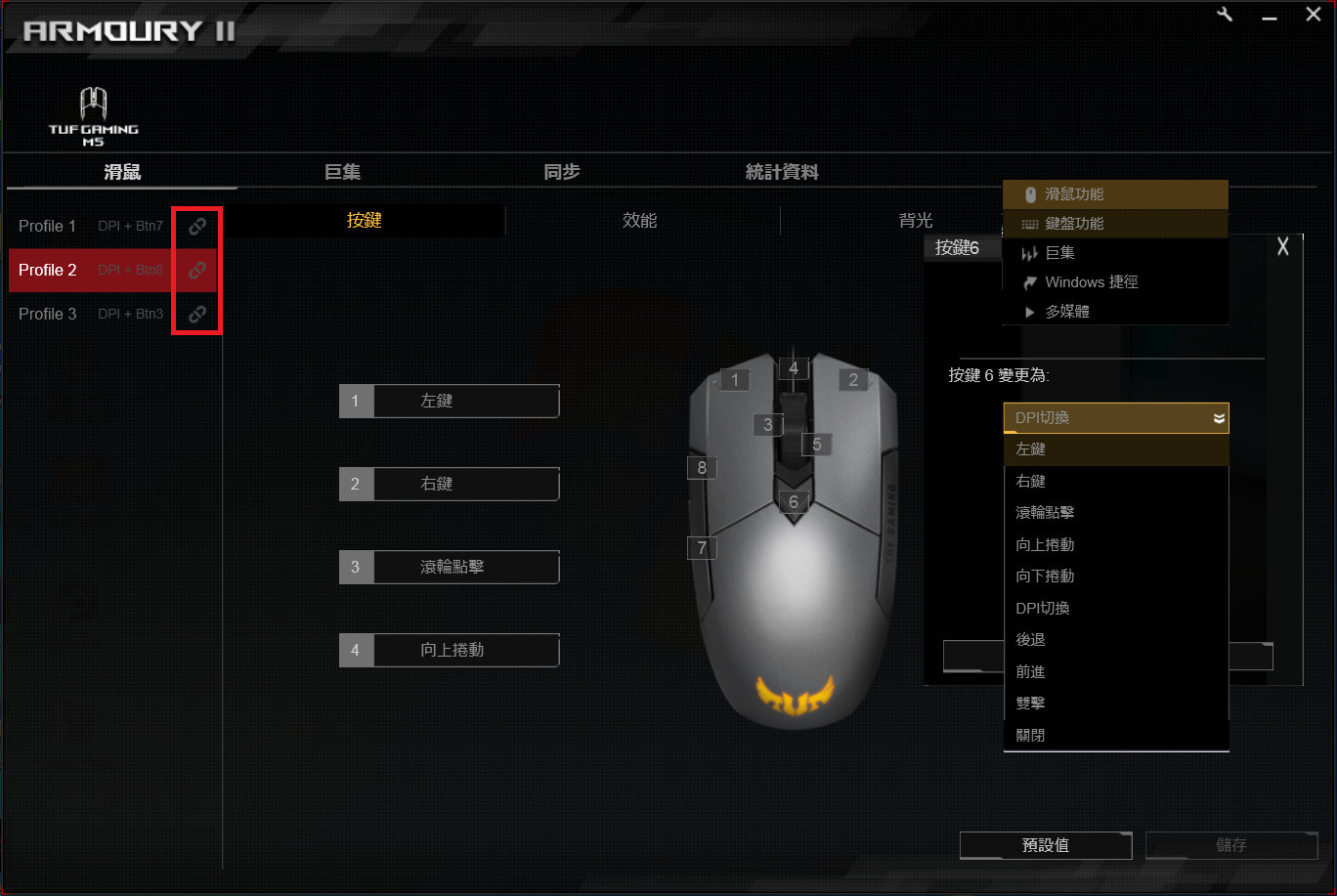Select the 滑鼠功能 mouse icon in the menu
1337x896 pixels.
[1030, 194]
